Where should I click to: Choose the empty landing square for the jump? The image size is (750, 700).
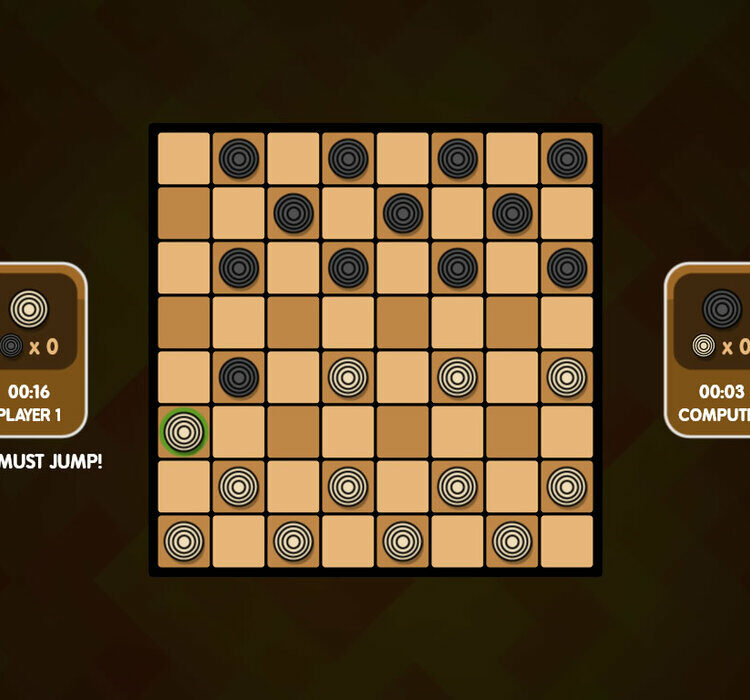click(x=293, y=322)
